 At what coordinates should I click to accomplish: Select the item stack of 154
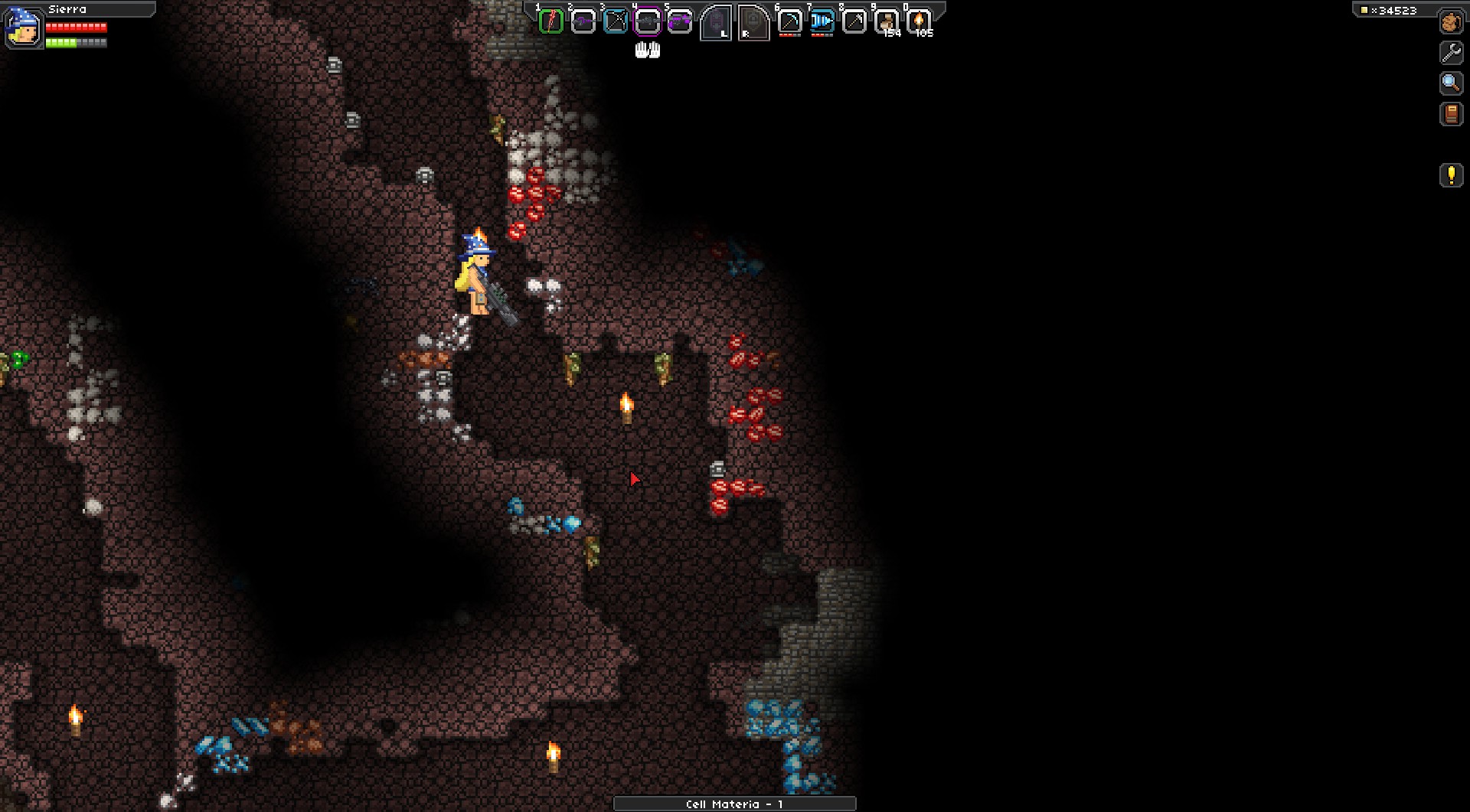[x=887, y=21]
